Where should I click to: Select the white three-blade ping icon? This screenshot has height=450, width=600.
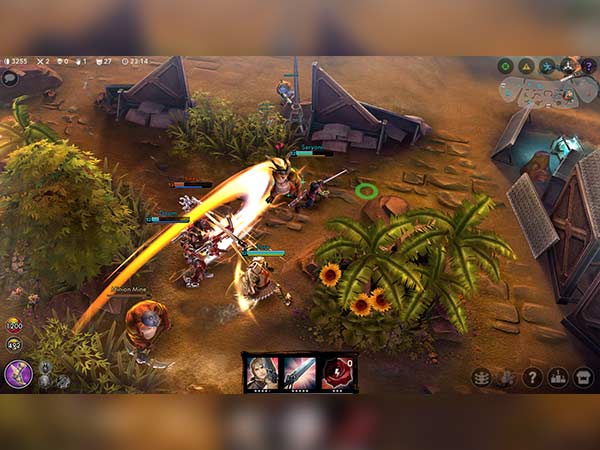click(x=568, y=66)
